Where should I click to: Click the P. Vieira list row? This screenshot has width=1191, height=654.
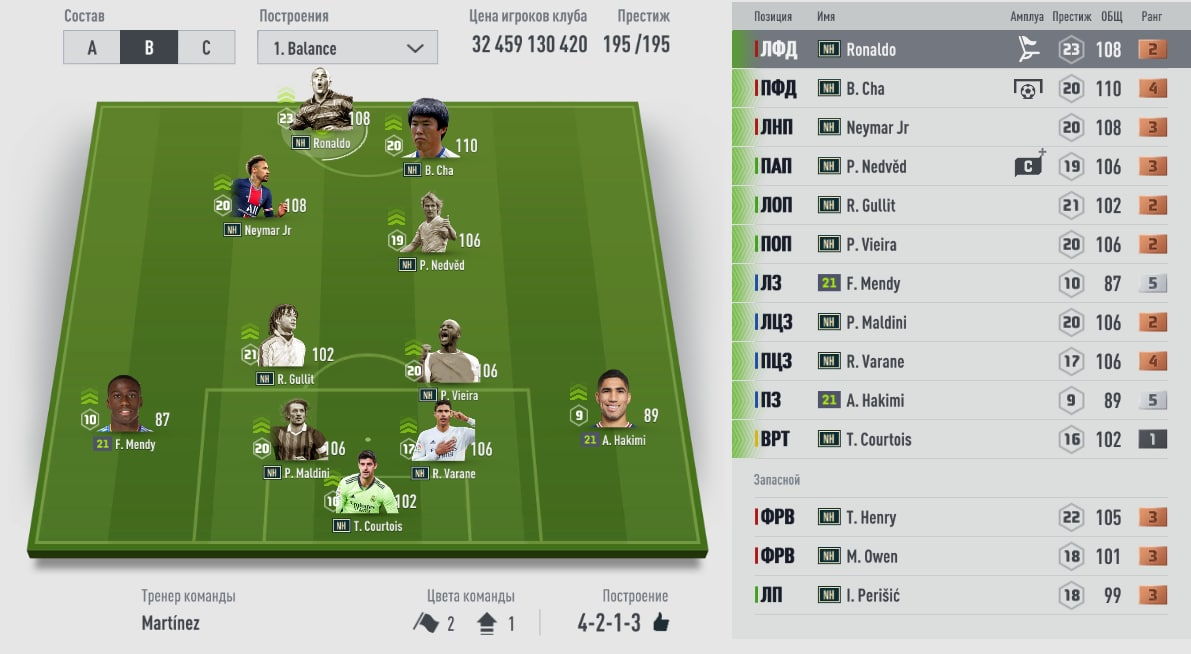[960, 244]
